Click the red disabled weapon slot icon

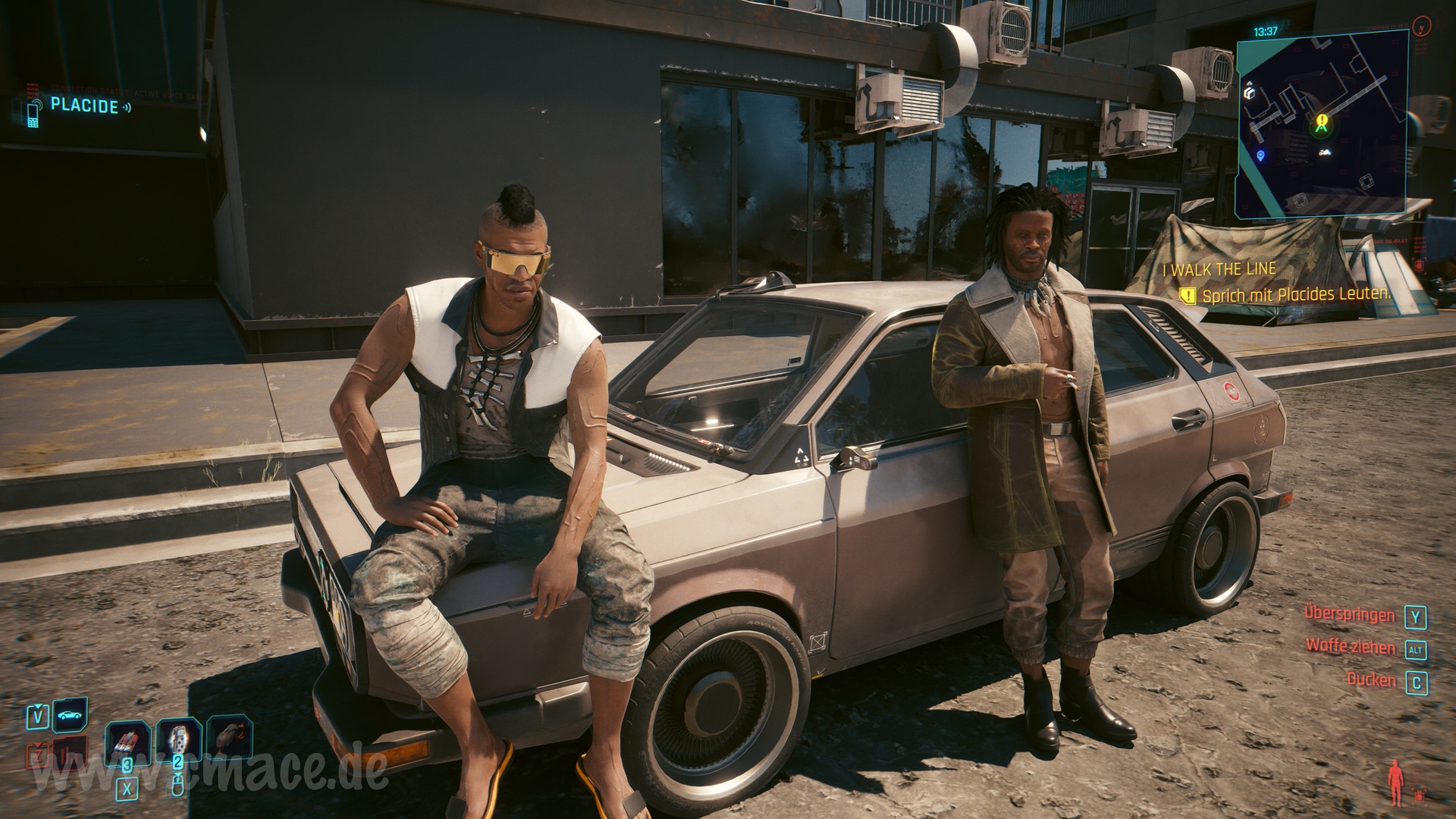pyautogui.click(x=68, y=753)
